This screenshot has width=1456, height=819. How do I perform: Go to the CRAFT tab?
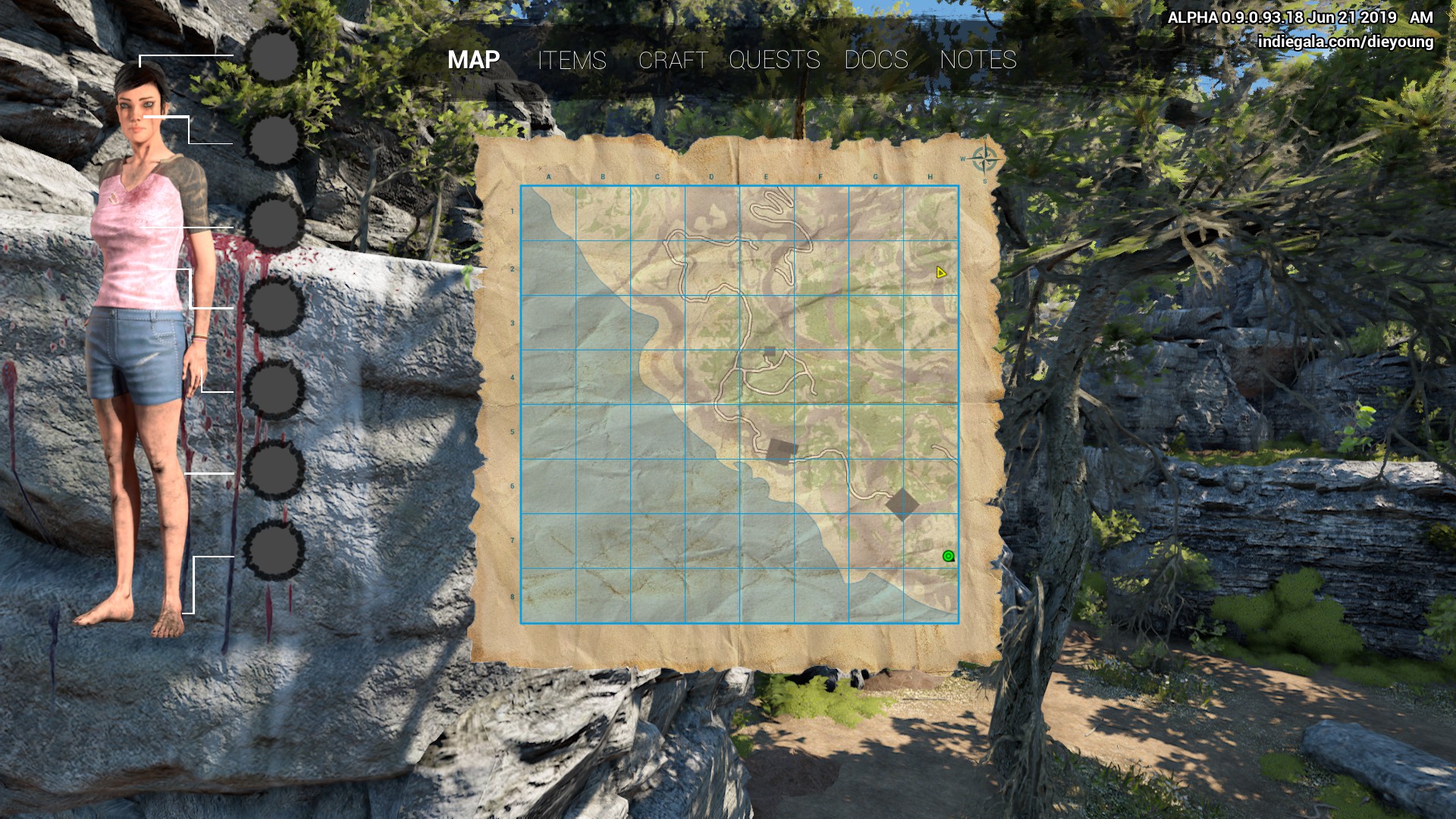pos(673,60)
